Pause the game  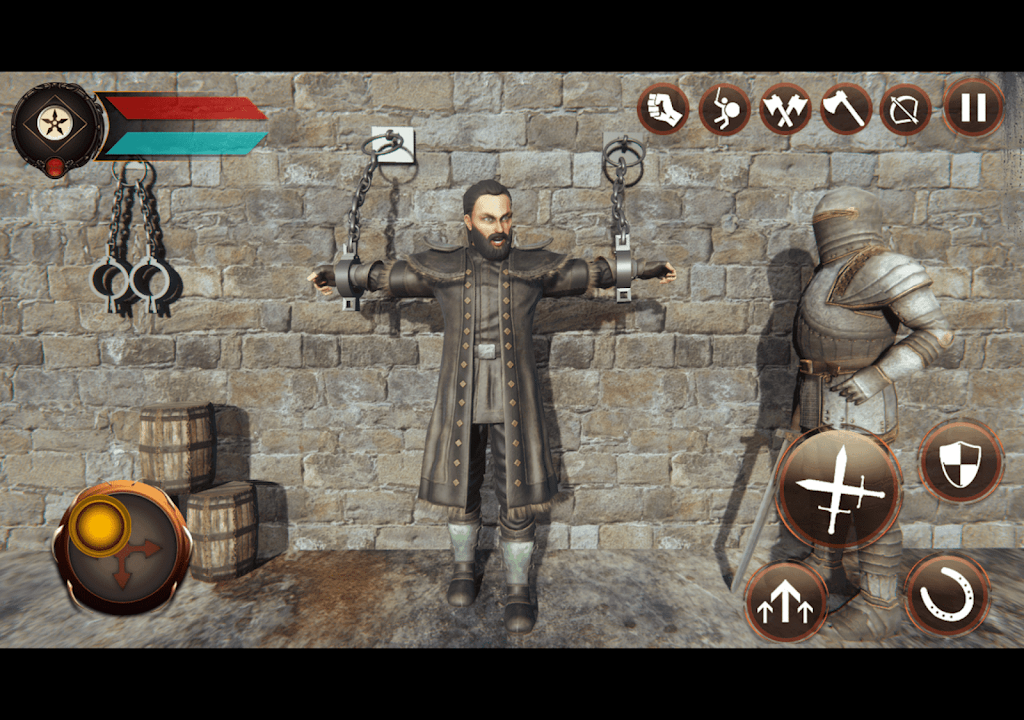pyautogui.click(x=973, y=108)
